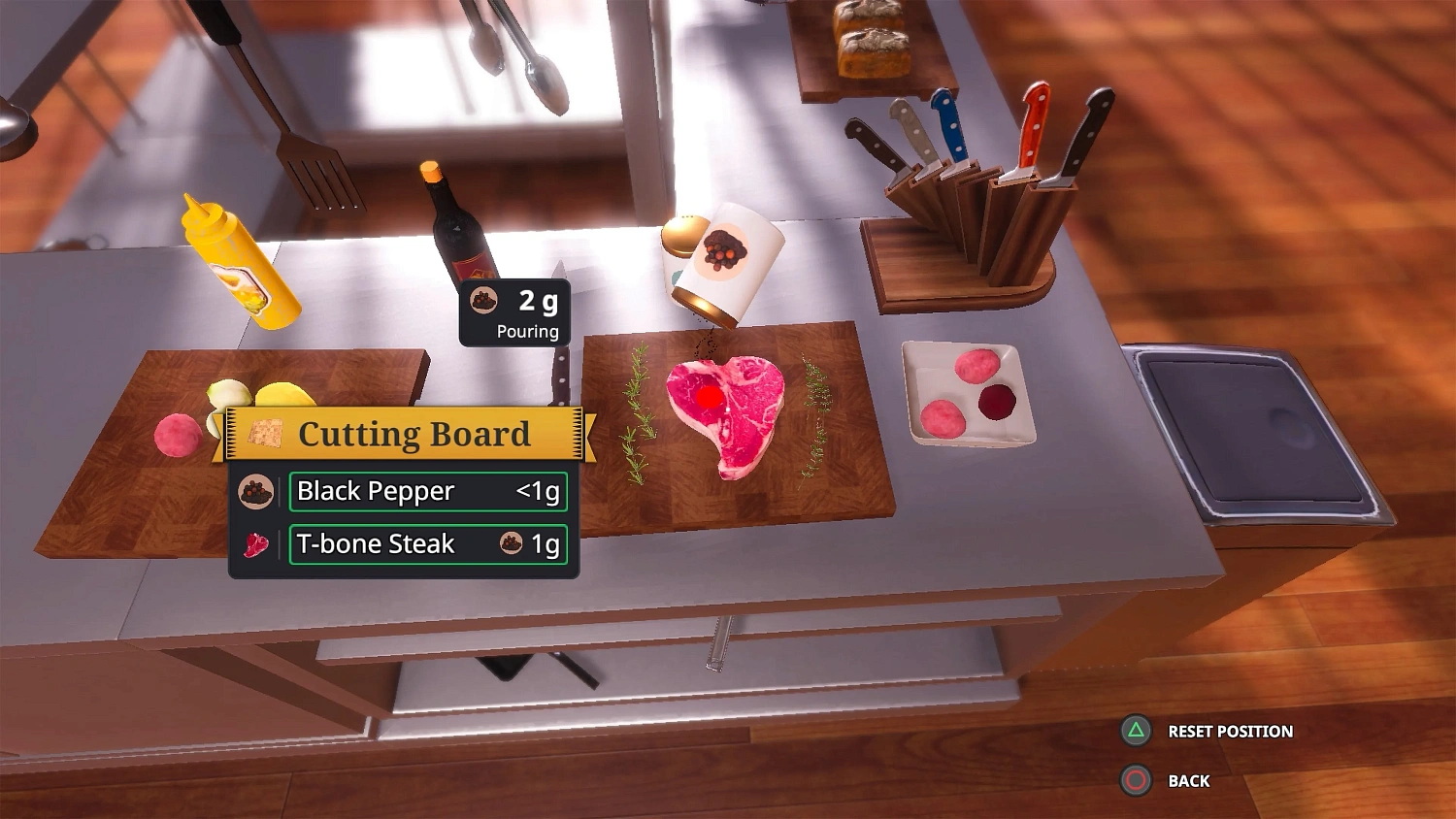Click the black pepper icon beside Black Pepper label
The height and width of the screenshot is (819, 1456).
point(254,490)
